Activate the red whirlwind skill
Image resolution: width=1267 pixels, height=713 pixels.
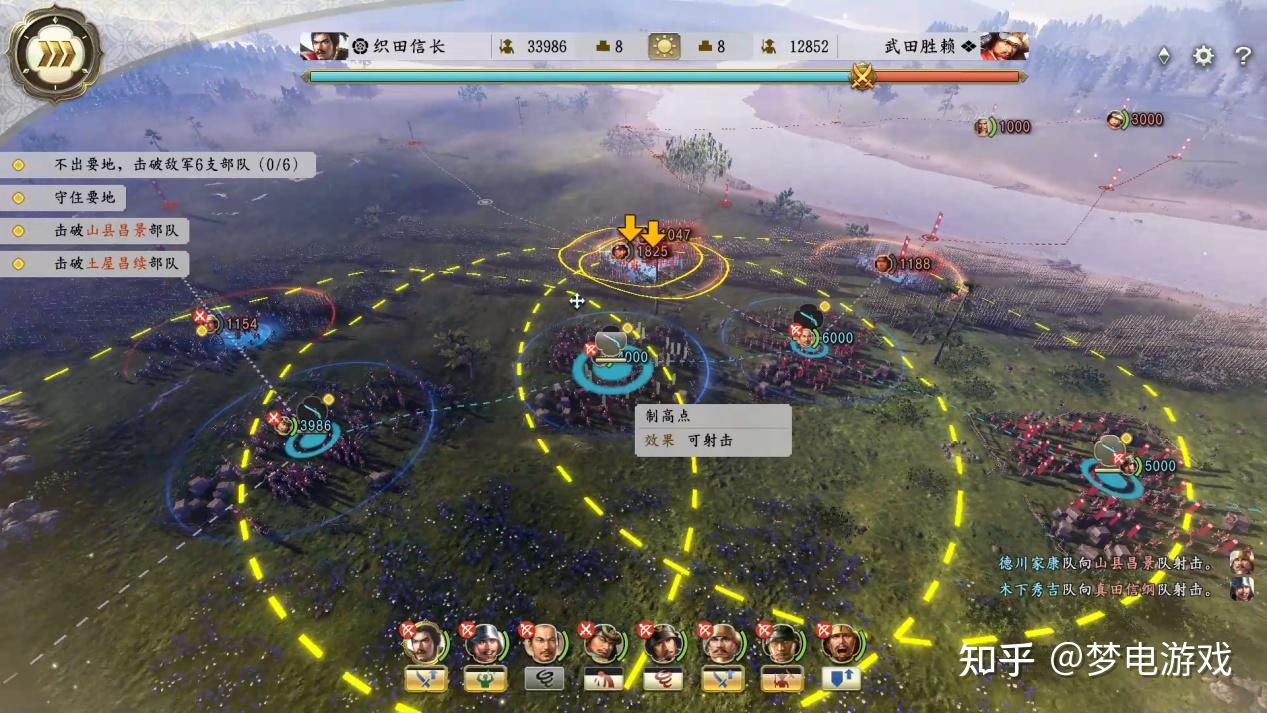pos(662,679)
